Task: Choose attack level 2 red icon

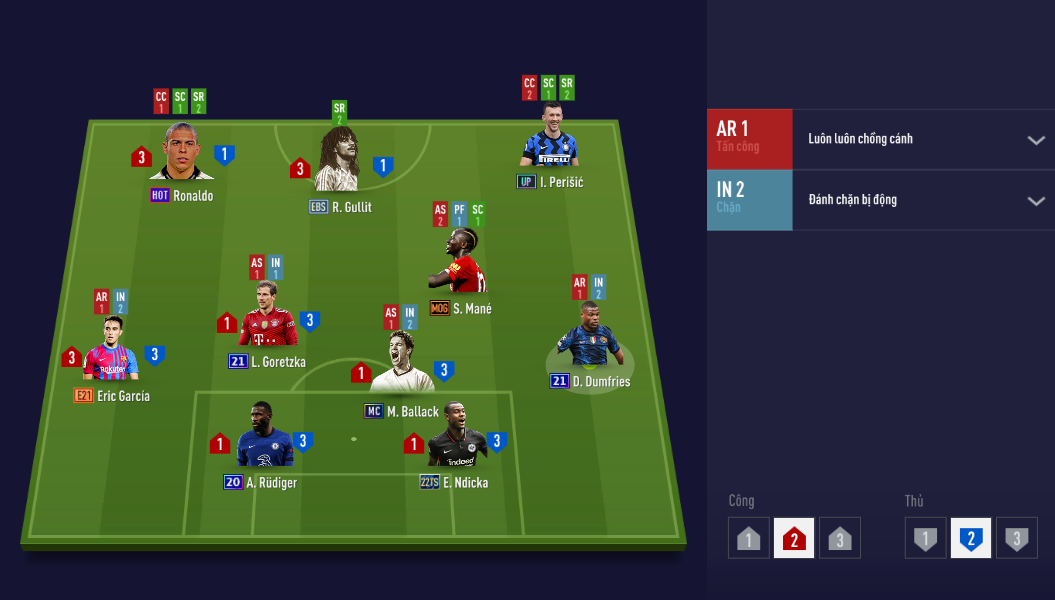Action: [794, 538]
